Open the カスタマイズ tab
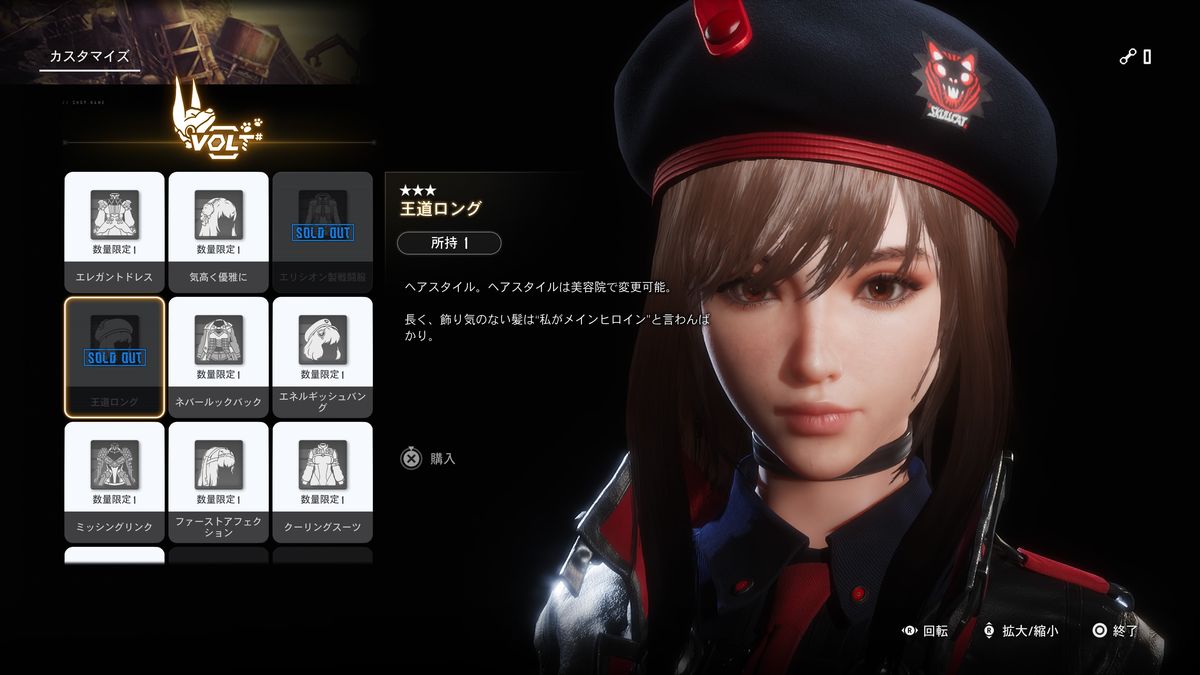 point(90,56)
